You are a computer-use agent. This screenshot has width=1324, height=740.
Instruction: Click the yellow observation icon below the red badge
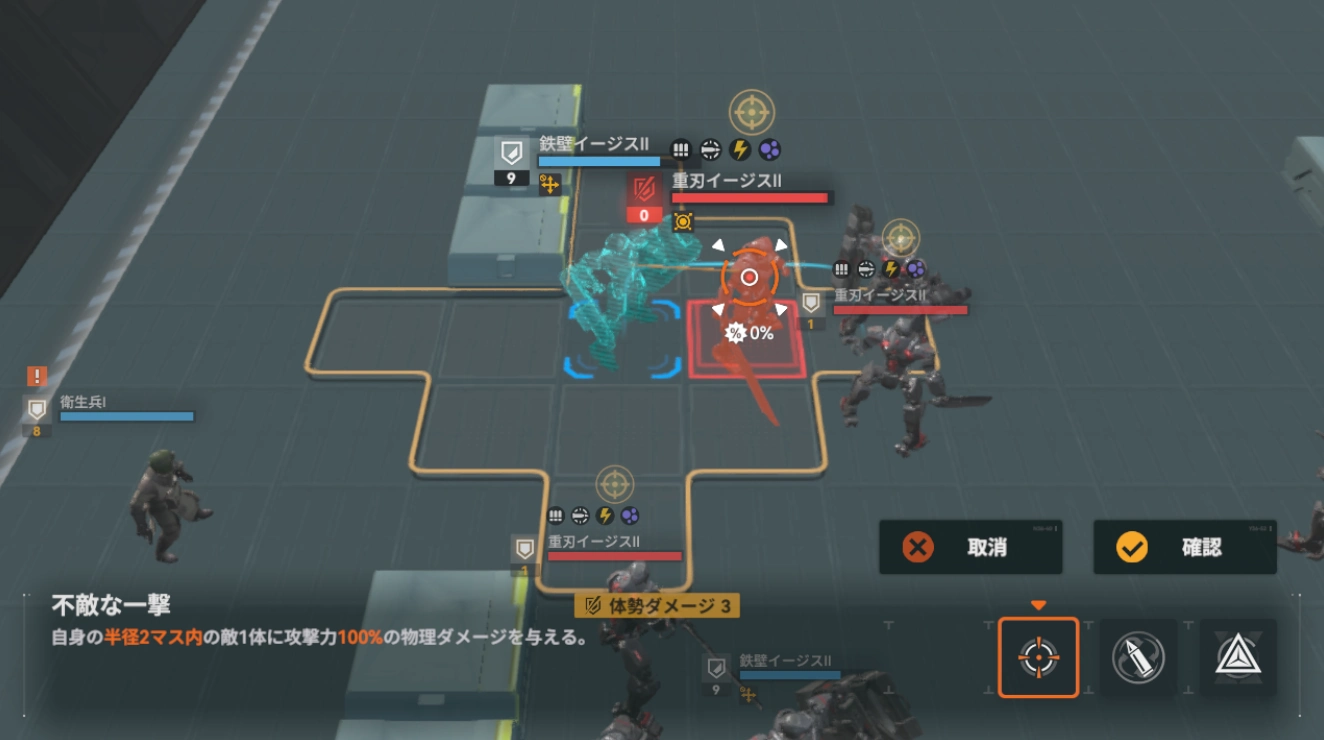click(684, 221)
